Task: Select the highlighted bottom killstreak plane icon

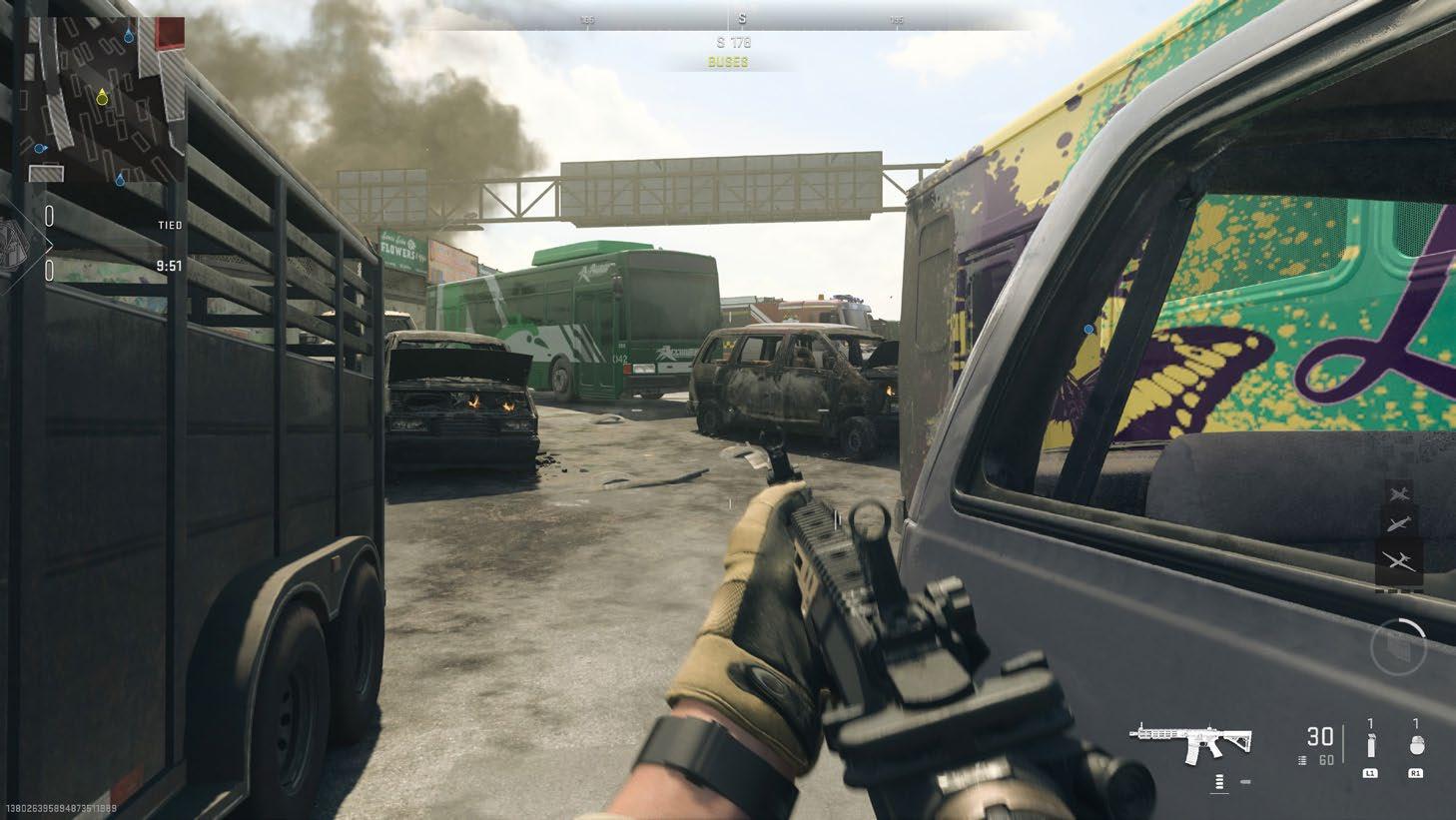Action: 1399,561
